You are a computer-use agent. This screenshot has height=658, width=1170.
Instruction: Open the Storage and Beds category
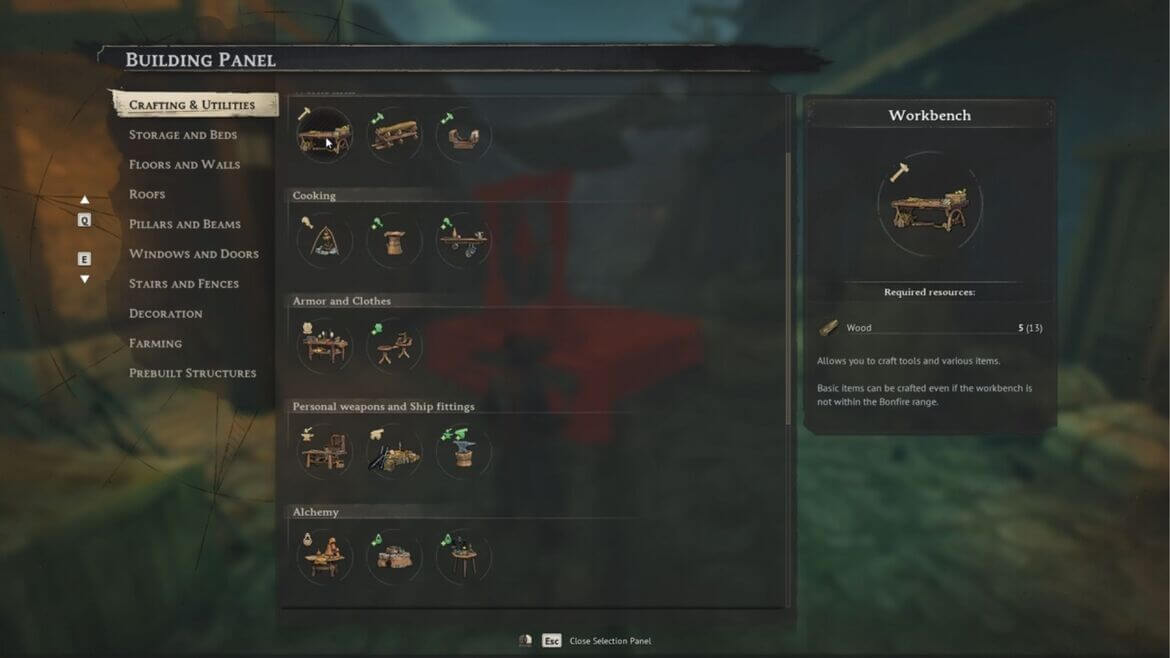click(x=183, y=135)
